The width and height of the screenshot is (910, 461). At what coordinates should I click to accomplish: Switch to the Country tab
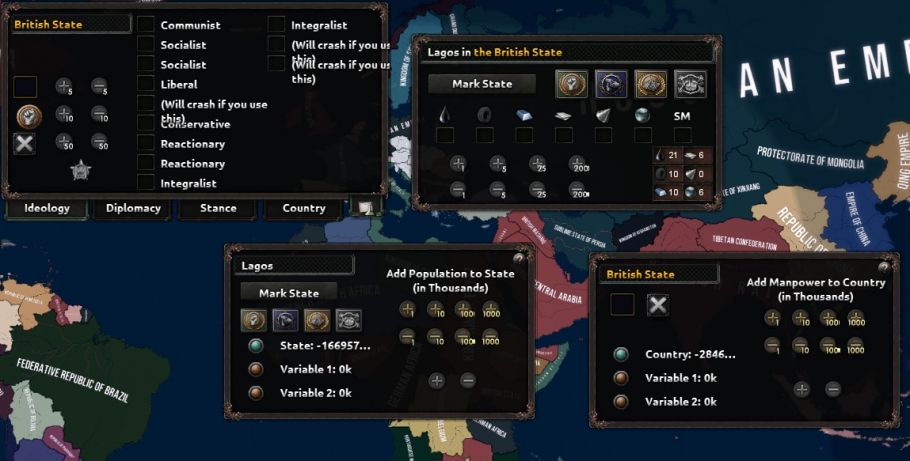point(304,208)
